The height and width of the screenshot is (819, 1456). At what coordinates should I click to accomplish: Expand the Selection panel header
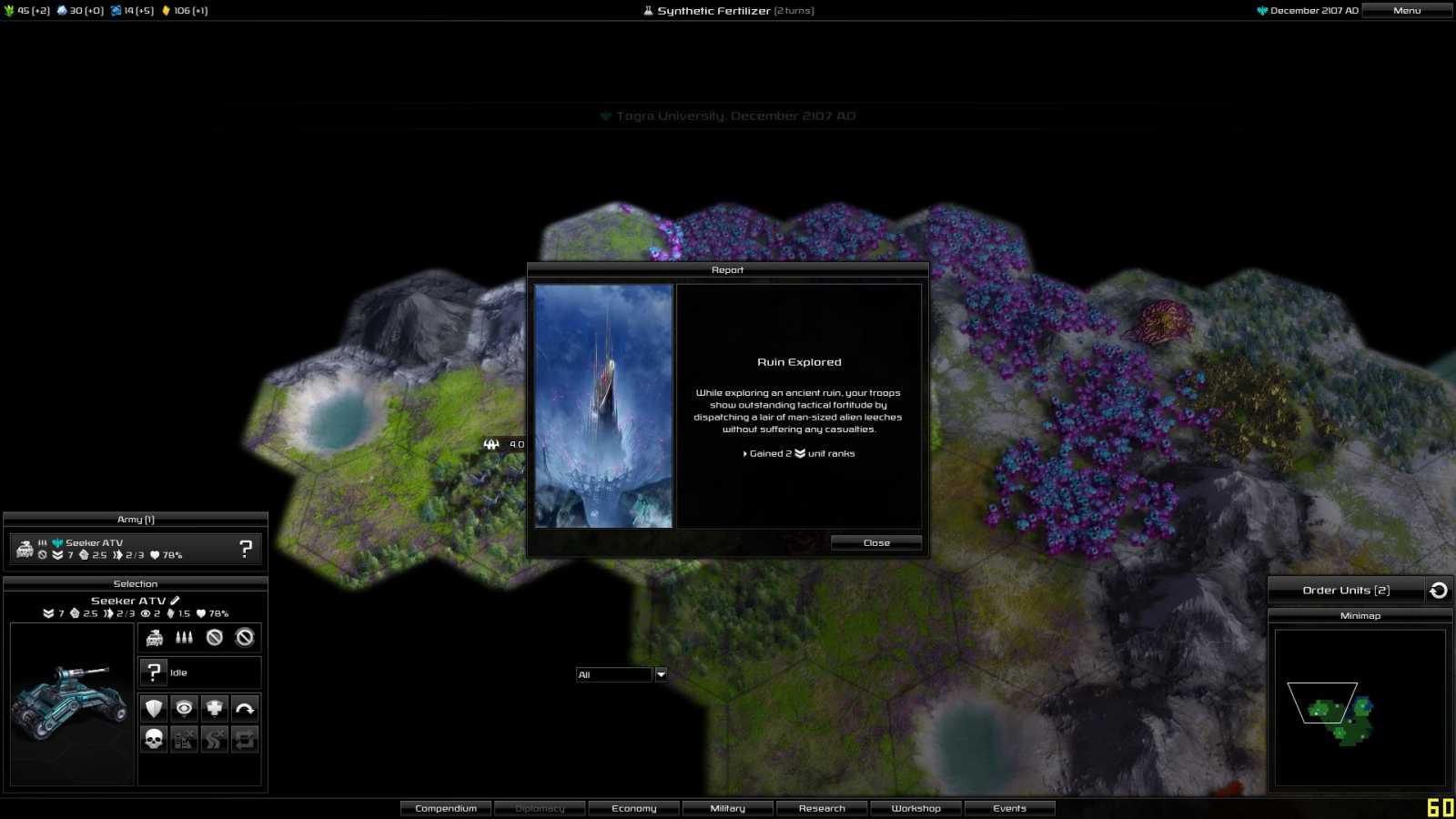tap(136, 583)
